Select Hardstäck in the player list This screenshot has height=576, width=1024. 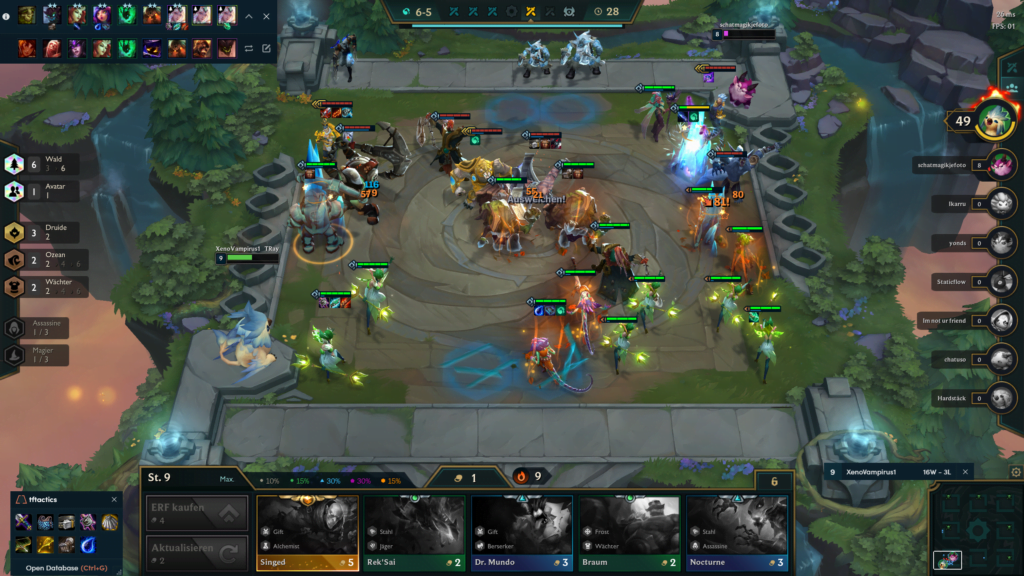tap(1001, 398)
